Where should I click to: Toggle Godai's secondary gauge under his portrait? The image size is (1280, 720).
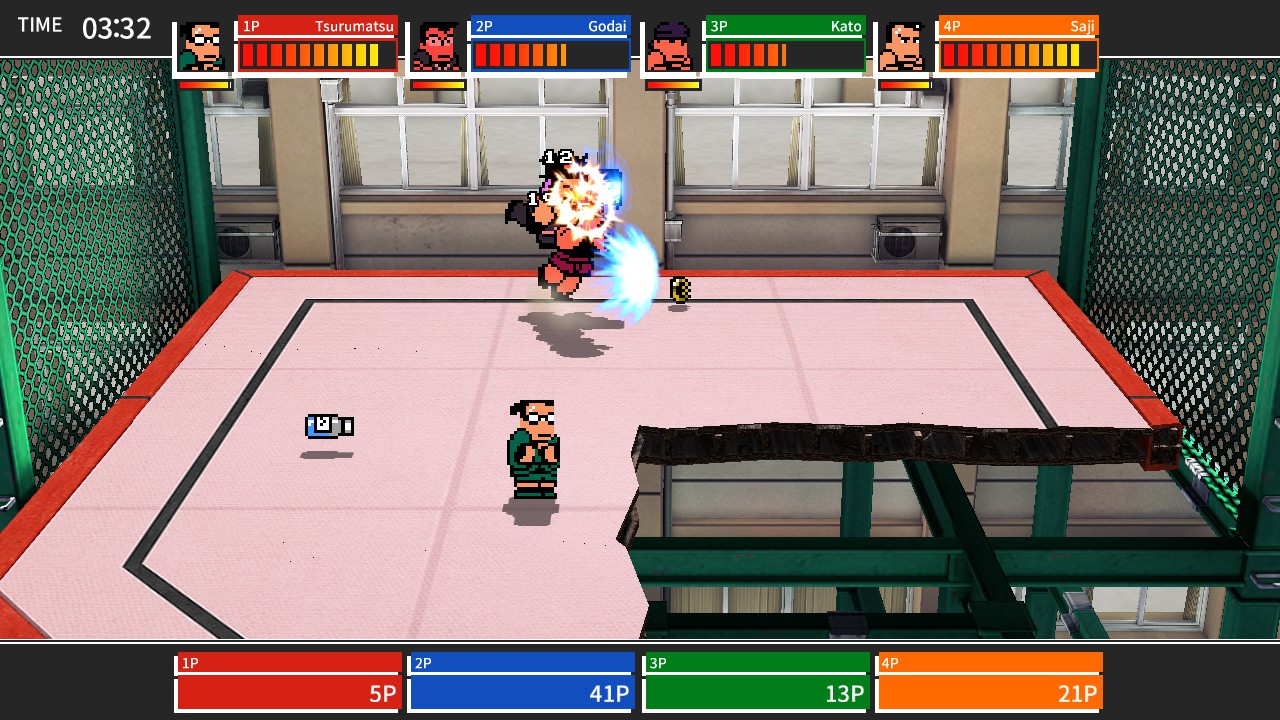(438, 85)
